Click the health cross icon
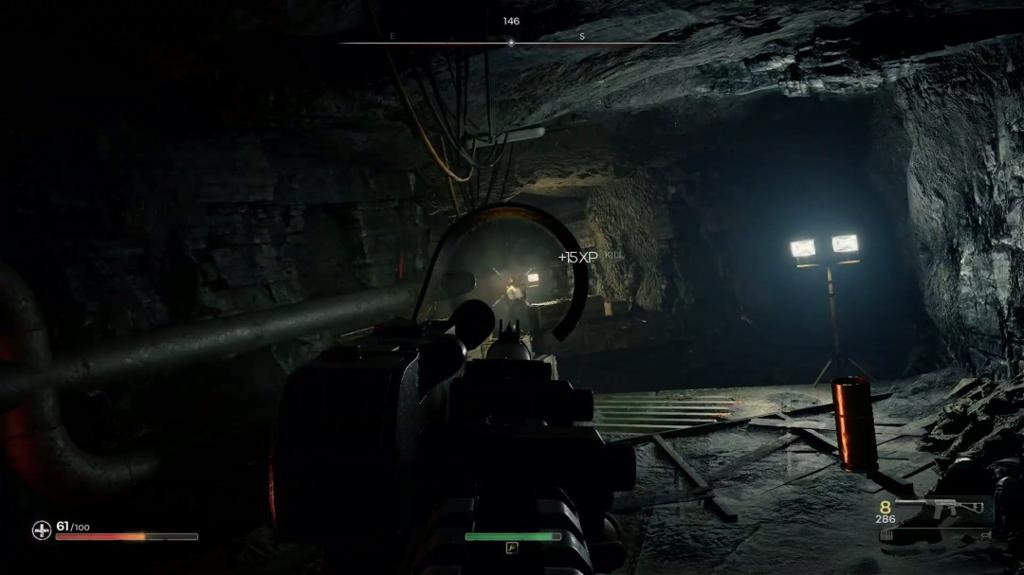Viewport: 1024px width, 575px height. tap(41, 530)
